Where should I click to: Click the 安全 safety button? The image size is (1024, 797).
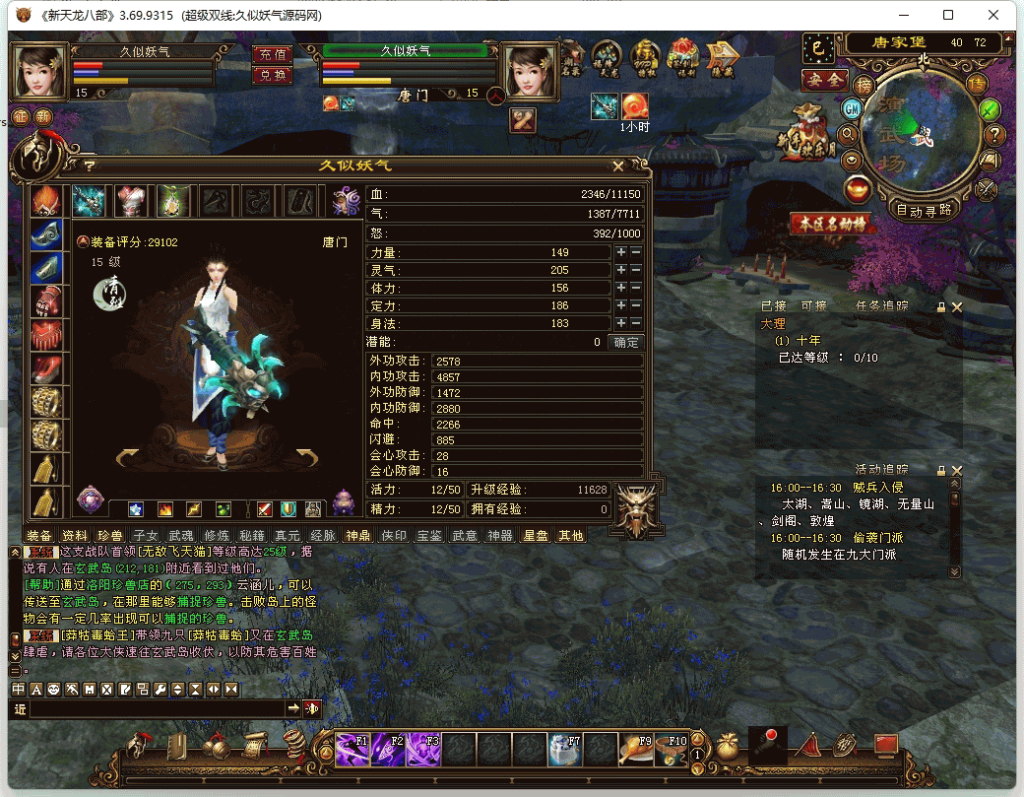(823, 79)
